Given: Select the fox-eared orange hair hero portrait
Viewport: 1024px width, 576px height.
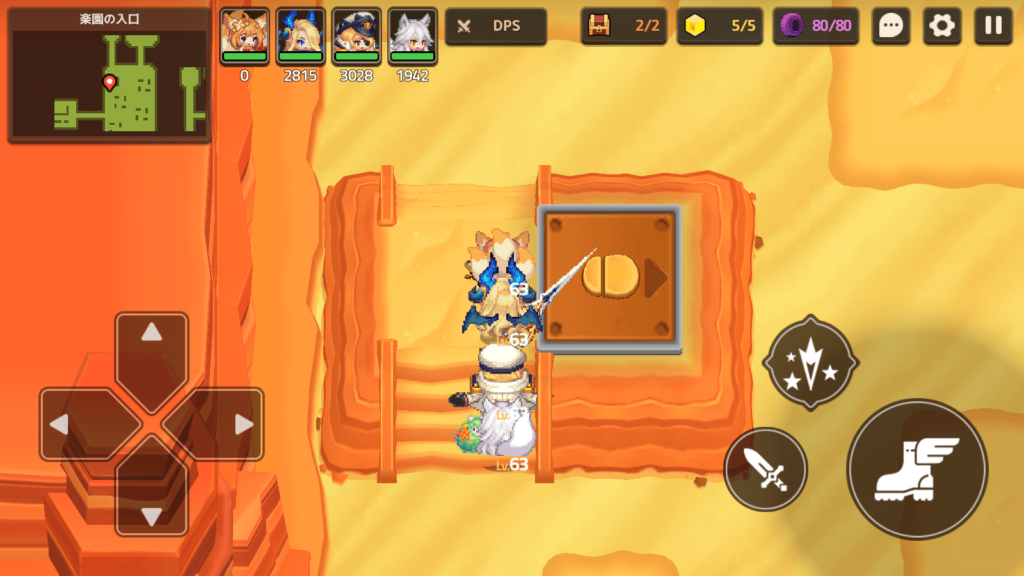Looking at the screenshot, I should click(244, 37).
